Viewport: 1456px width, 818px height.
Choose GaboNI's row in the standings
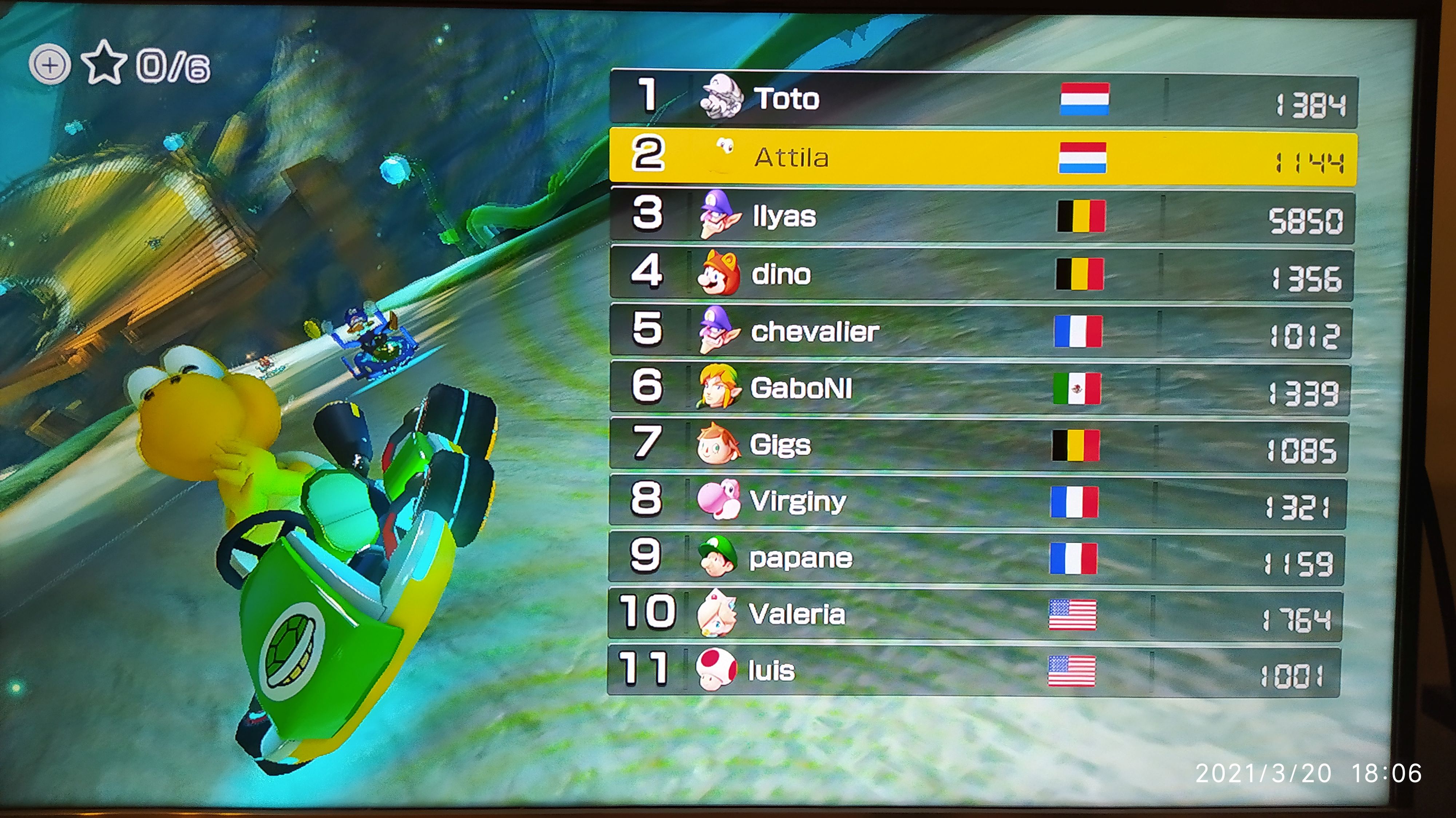coord(979,389)
